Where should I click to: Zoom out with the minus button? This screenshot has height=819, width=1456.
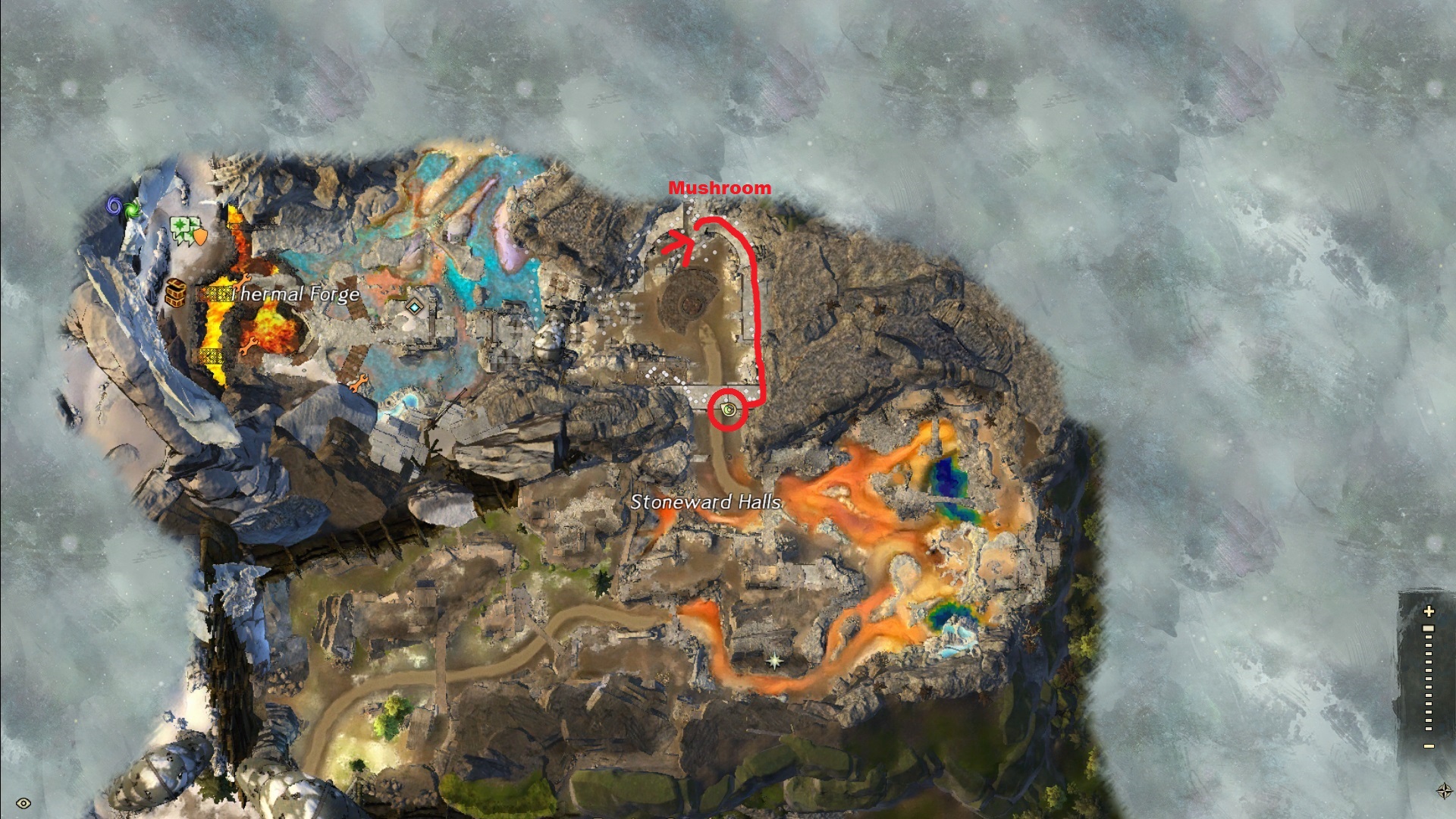point(1429,746)
